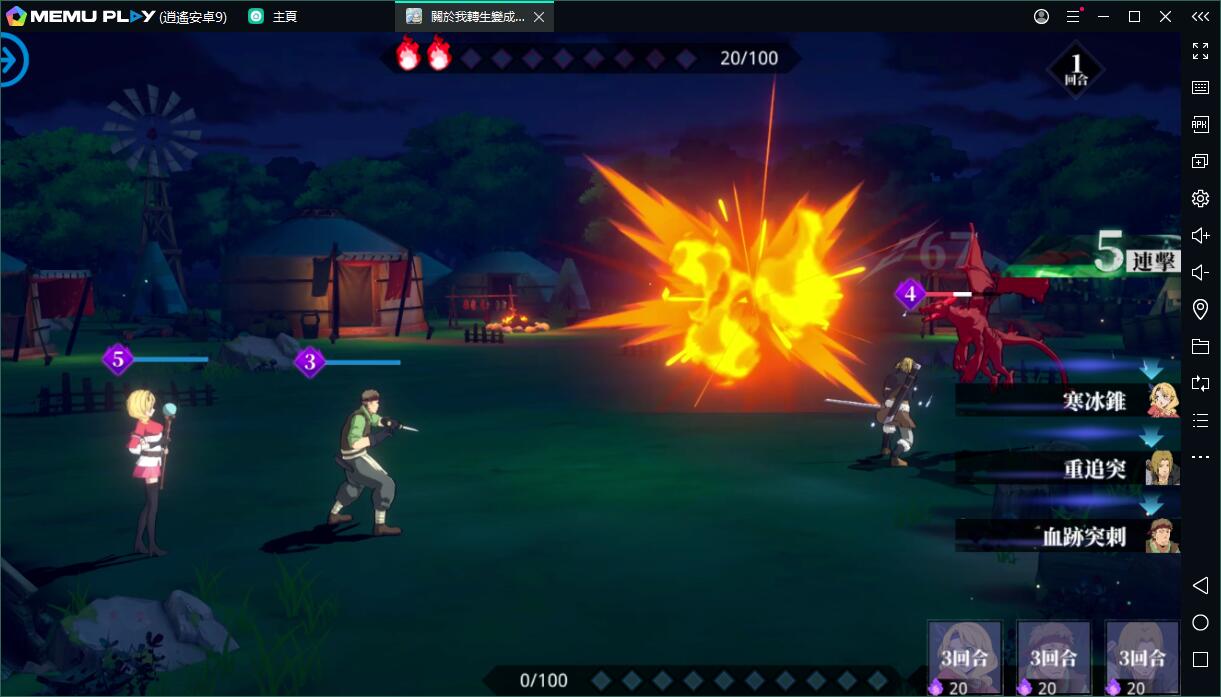Image resolution: width=1221 pixels, height=697 pixels.
Task: Choose the 血跡突刺 skill entry
Action: coord(1067,536)
